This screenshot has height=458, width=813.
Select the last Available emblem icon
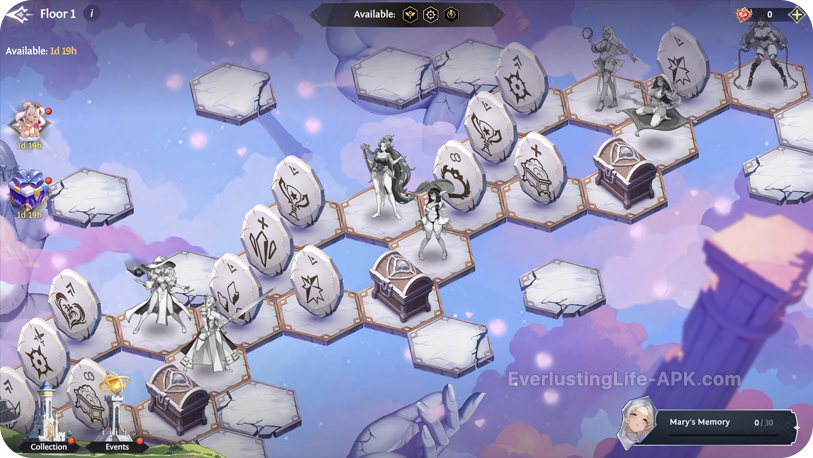(452, 15)
